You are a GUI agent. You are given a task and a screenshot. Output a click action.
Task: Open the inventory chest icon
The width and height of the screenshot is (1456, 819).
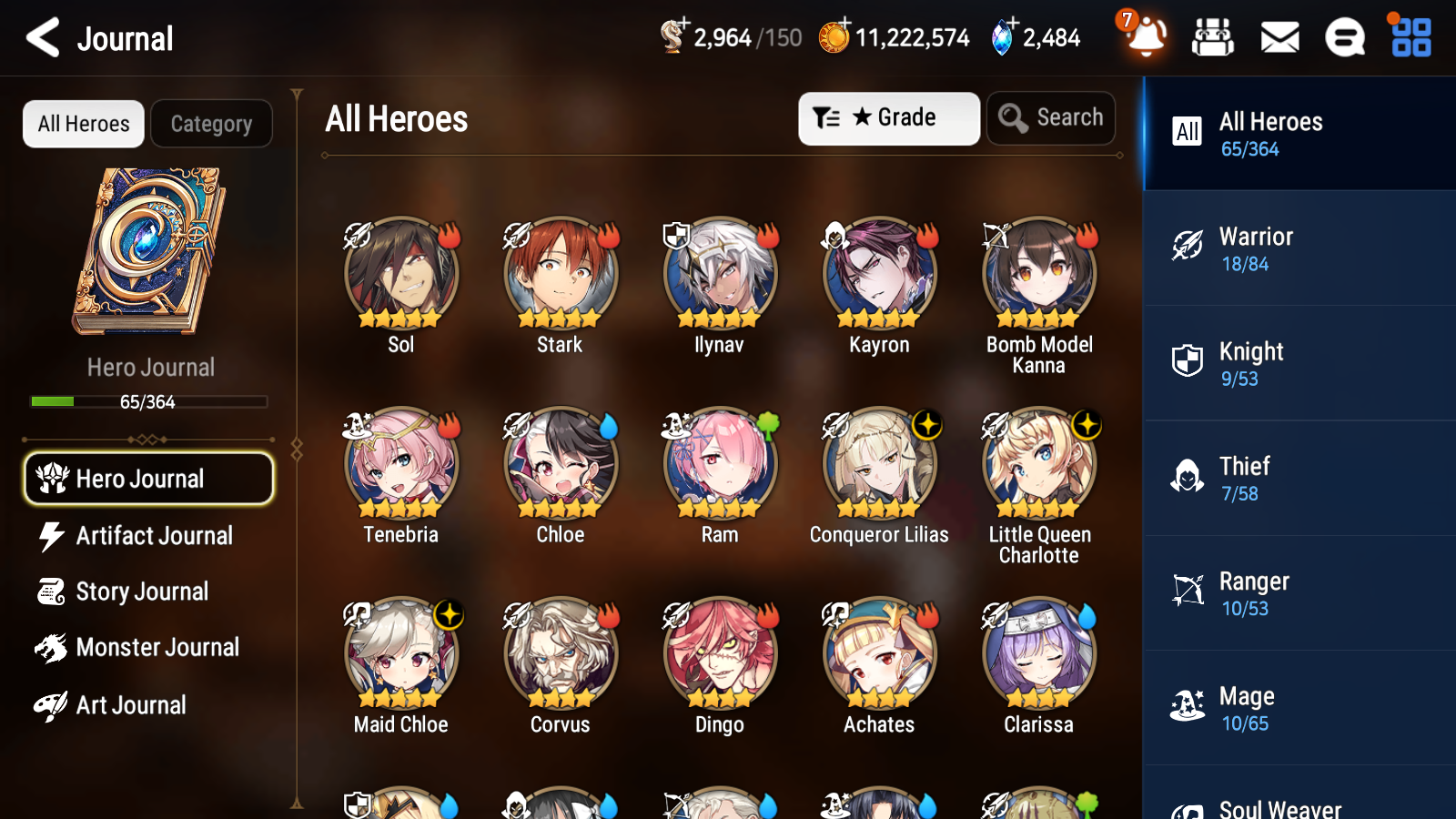click(x=1213, y=38)
